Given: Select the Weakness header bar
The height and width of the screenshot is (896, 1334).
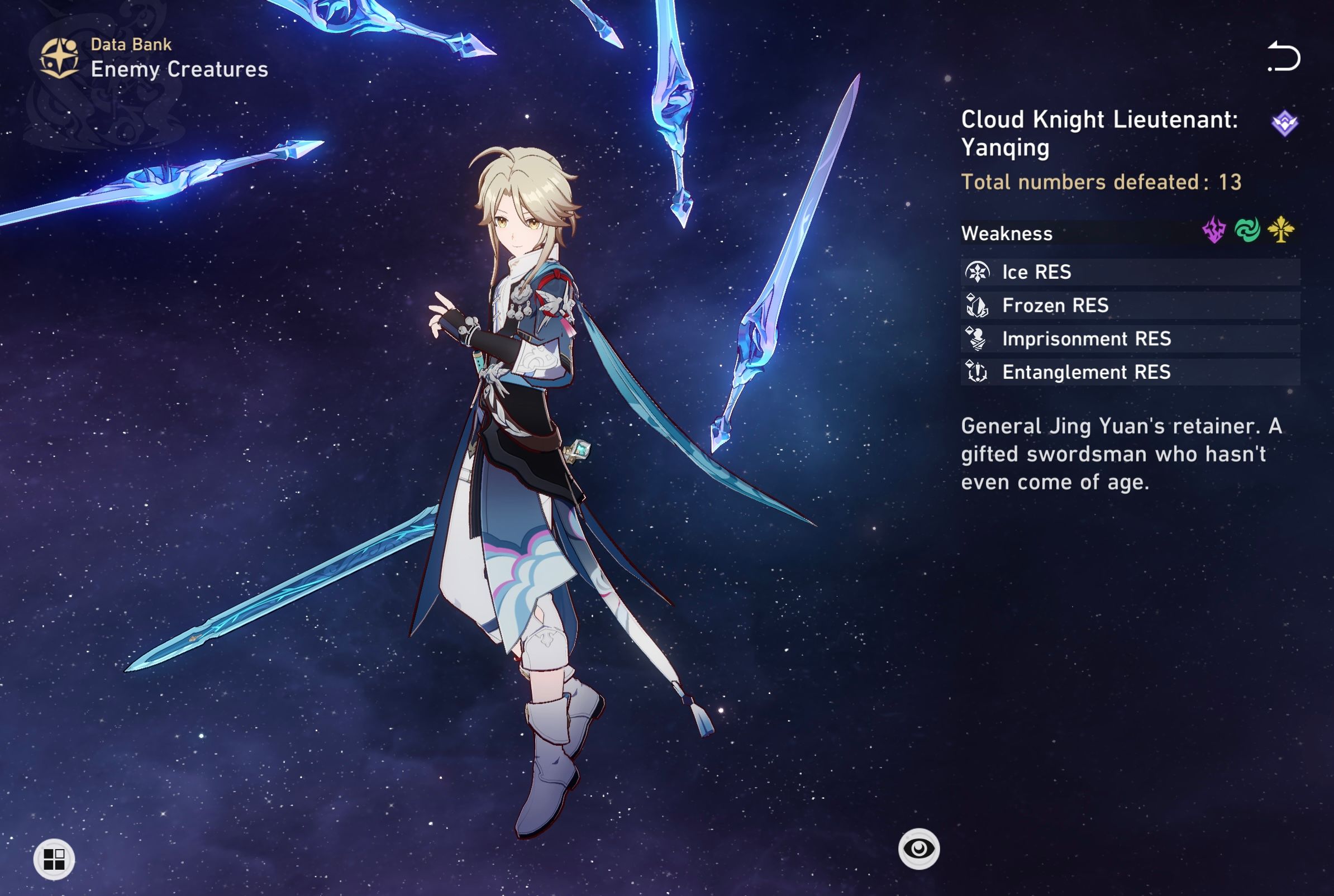Looking at the screenshot, I should coord(1008,233).
